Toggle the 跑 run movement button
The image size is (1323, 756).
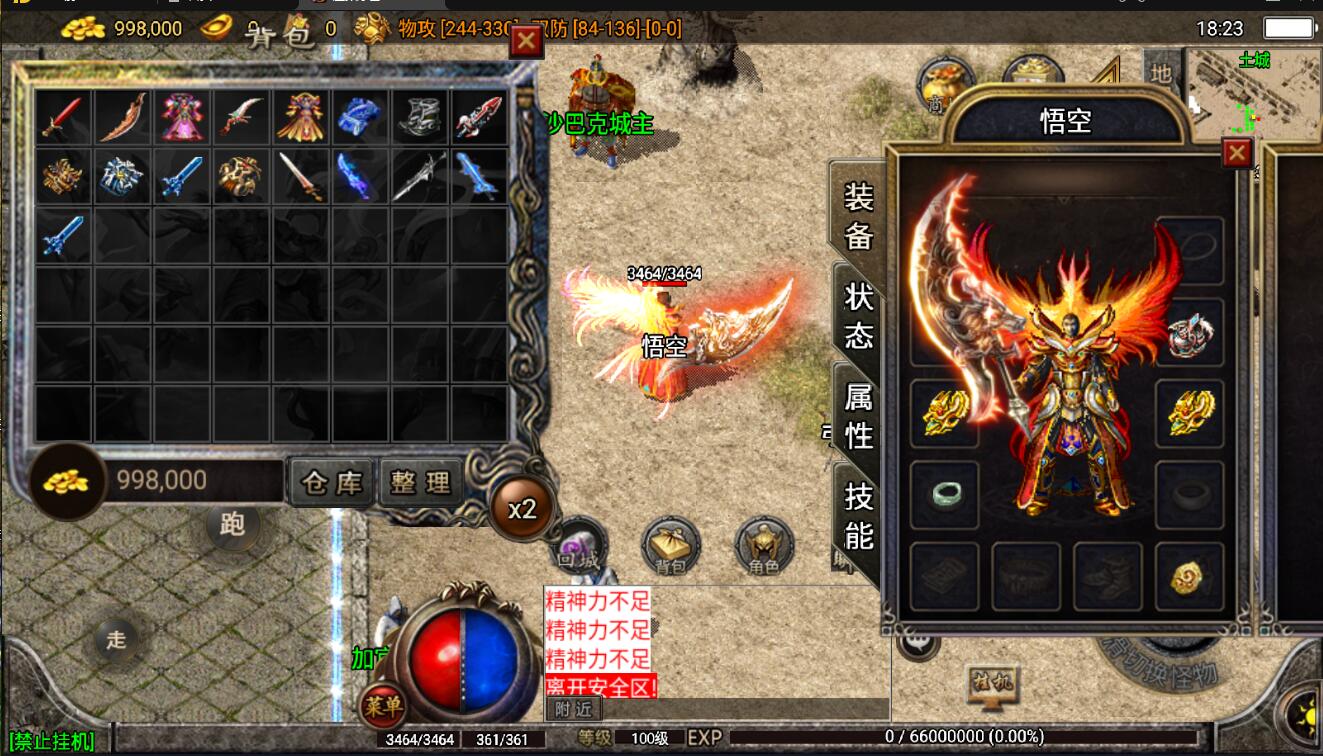[232, 524]
